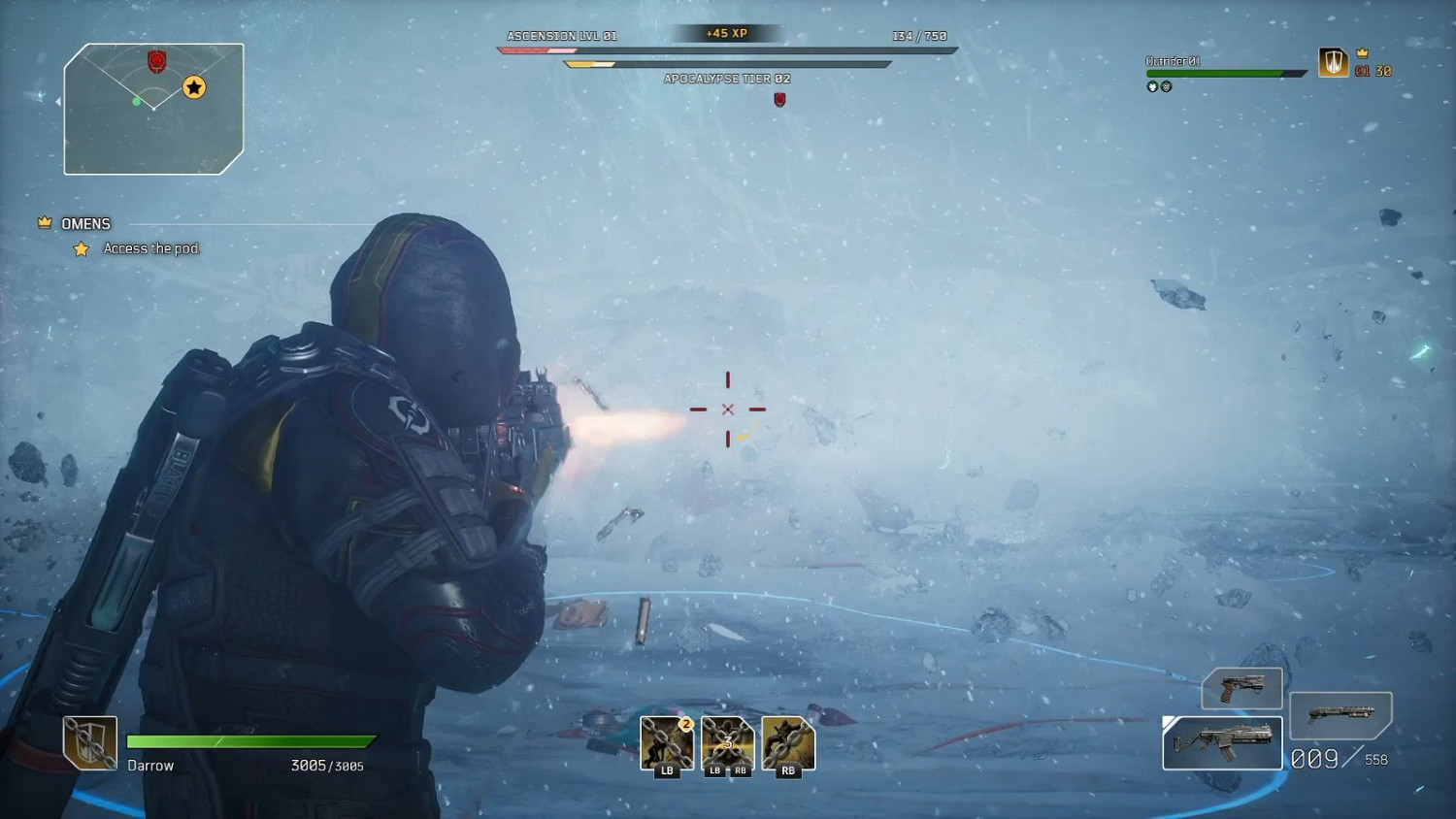Select the red enemy shield icon below Apocalypse Tier

tap(780, 98)
